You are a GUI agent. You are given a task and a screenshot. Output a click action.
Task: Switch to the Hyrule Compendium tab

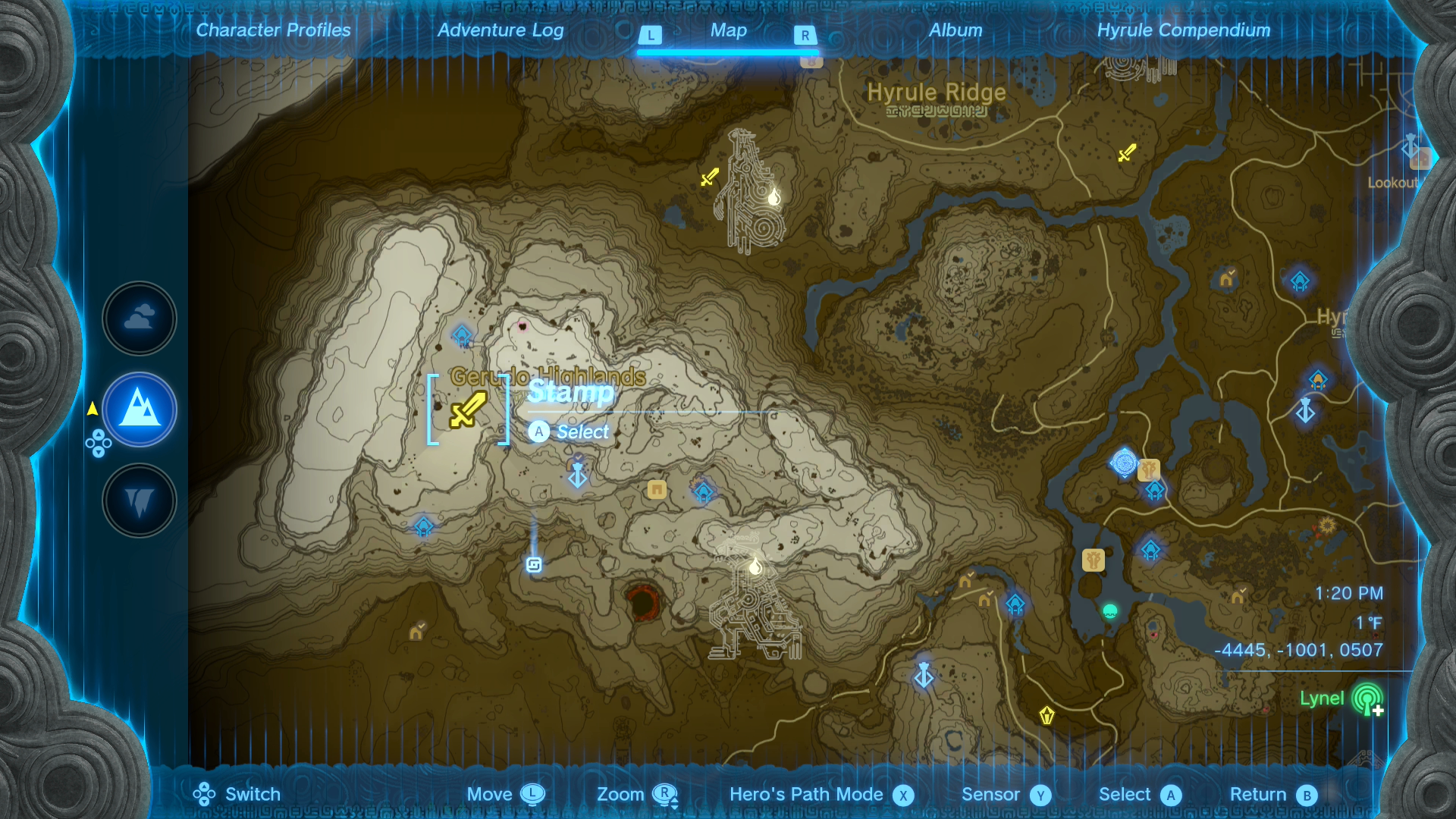[x=1183, y=30]
